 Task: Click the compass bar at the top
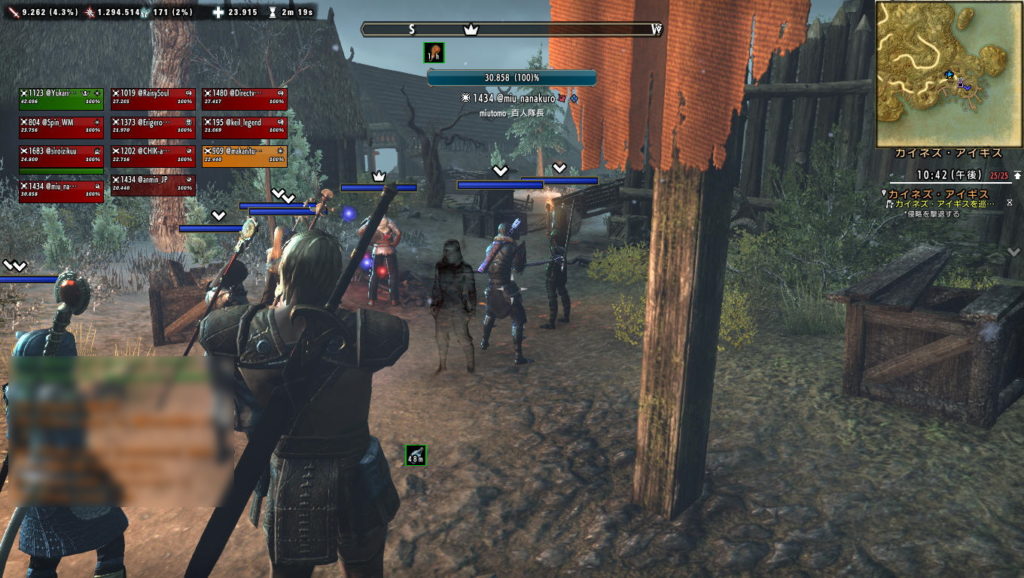[x=511, y=30]
